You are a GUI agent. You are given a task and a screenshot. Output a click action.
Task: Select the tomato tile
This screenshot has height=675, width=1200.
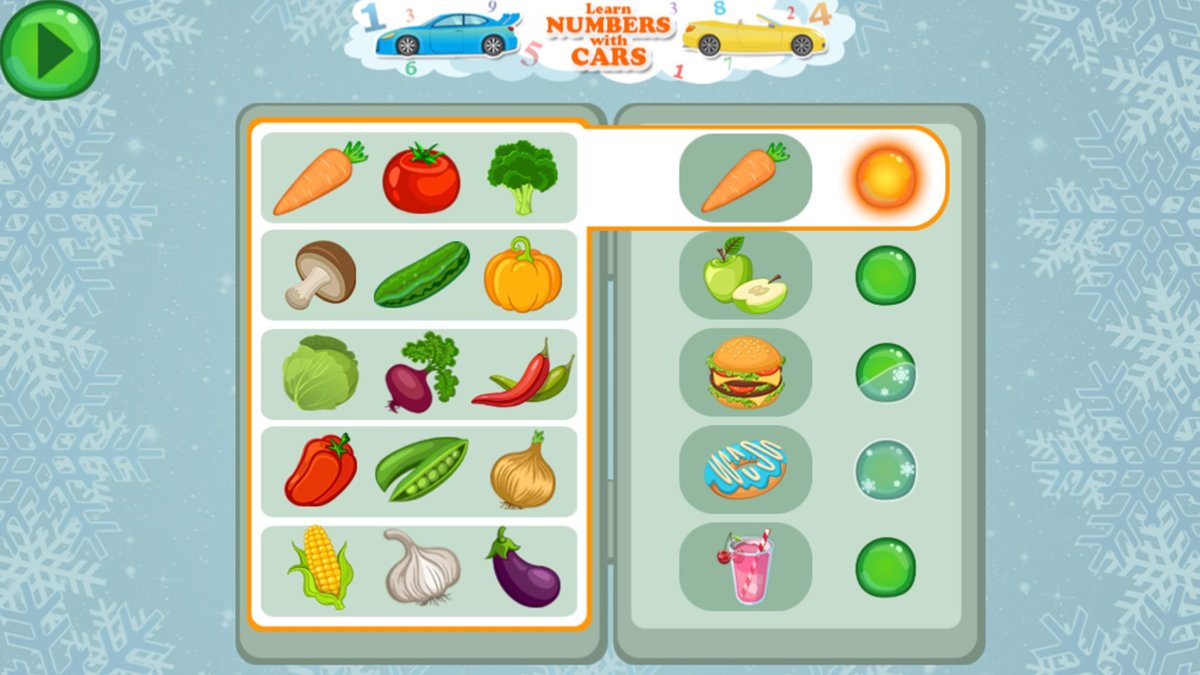point(421,178)
